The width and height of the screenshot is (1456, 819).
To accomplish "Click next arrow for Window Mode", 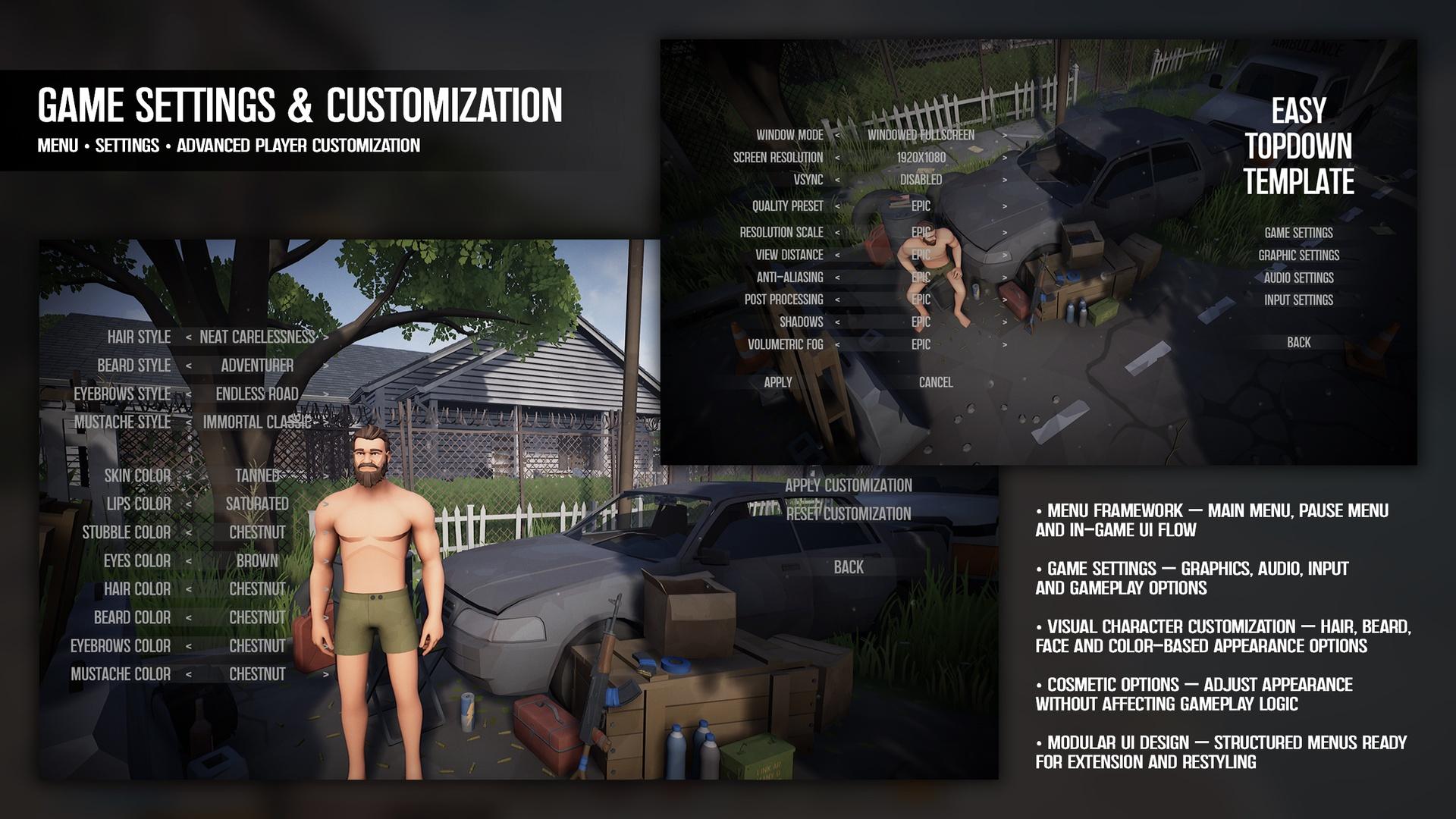I will 1005,135.
